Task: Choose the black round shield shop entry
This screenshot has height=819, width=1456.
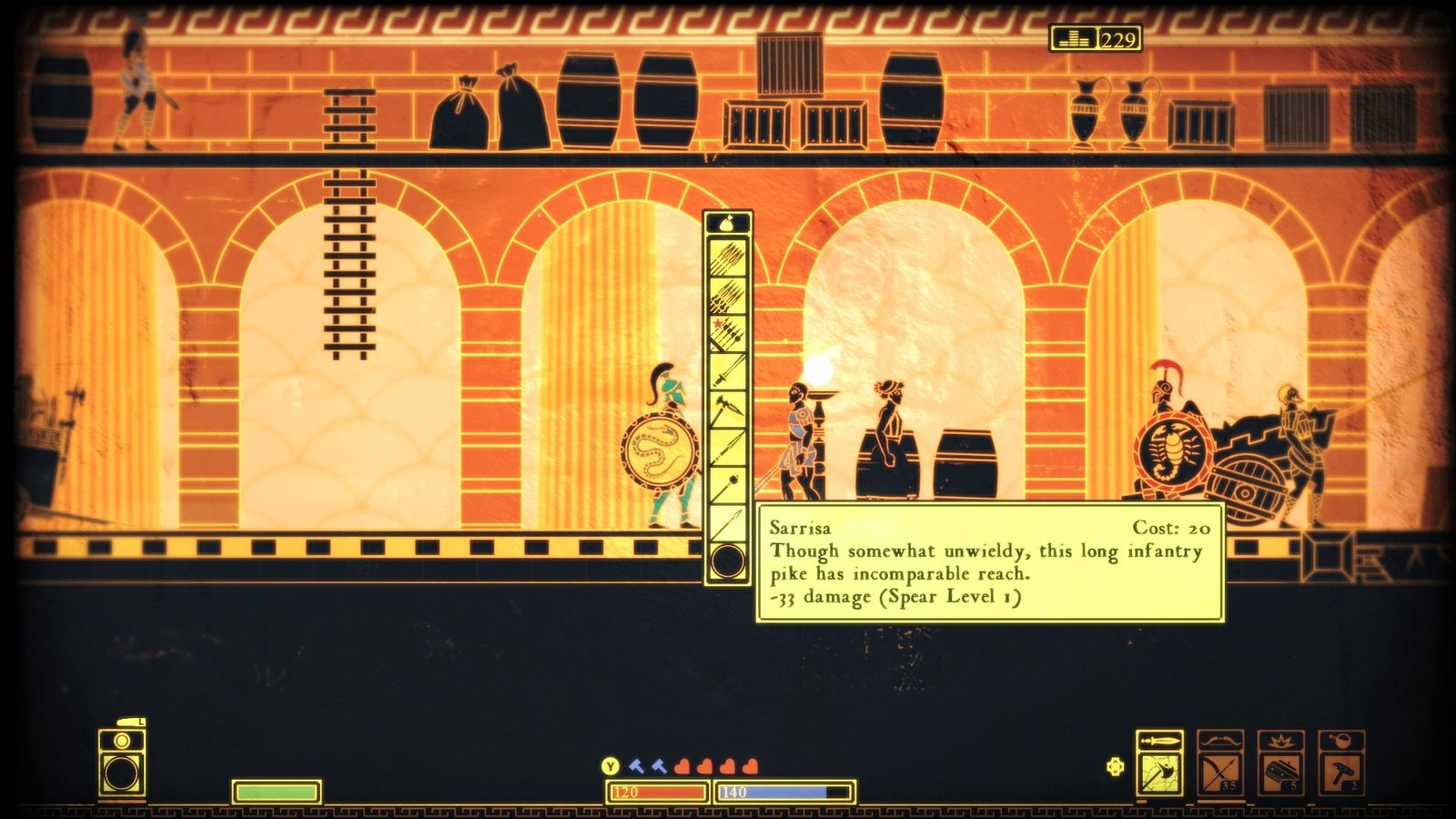Action: coord(728,561)
